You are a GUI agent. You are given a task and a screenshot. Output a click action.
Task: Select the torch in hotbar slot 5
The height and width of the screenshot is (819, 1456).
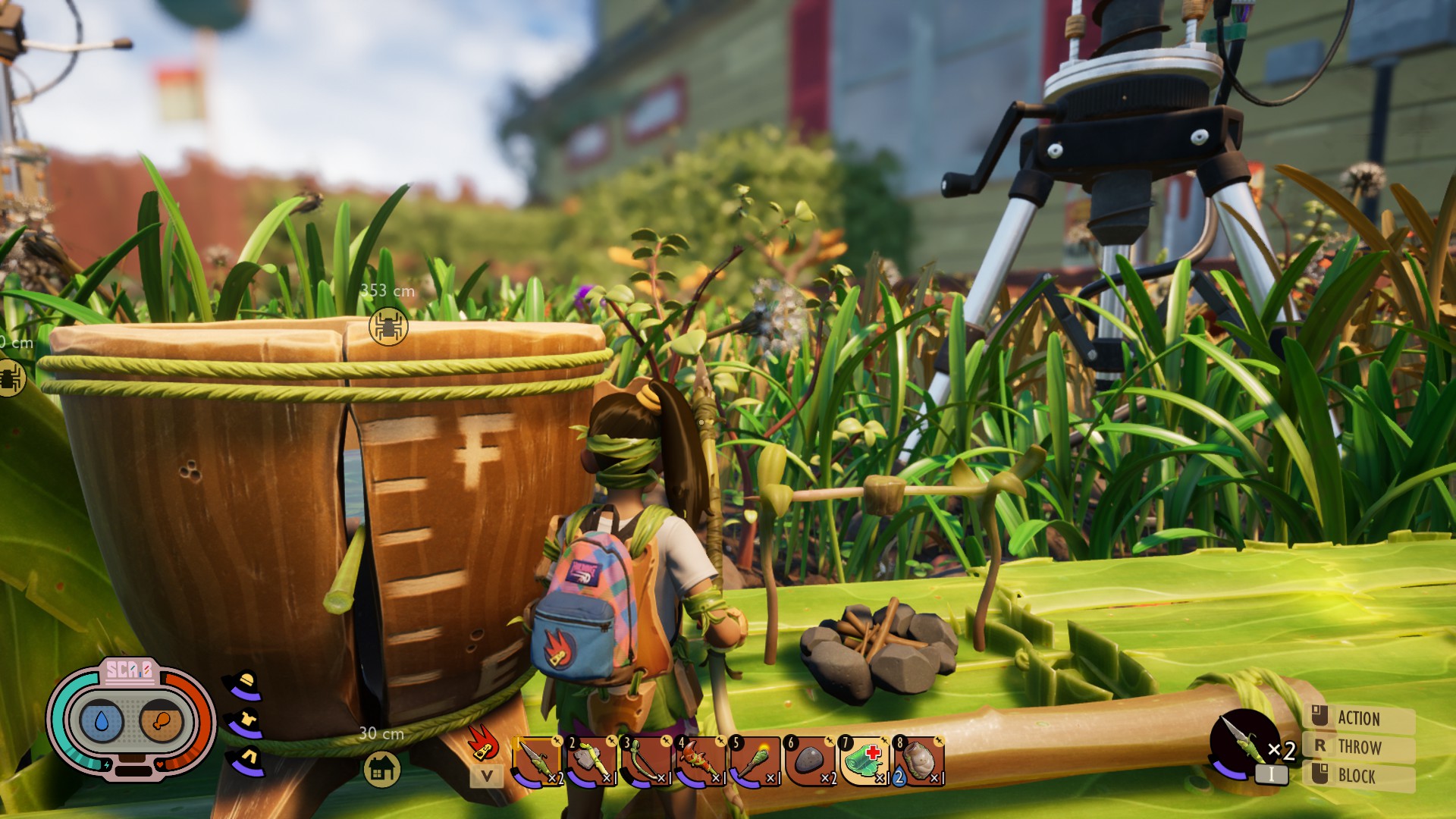tap(754, 761)
